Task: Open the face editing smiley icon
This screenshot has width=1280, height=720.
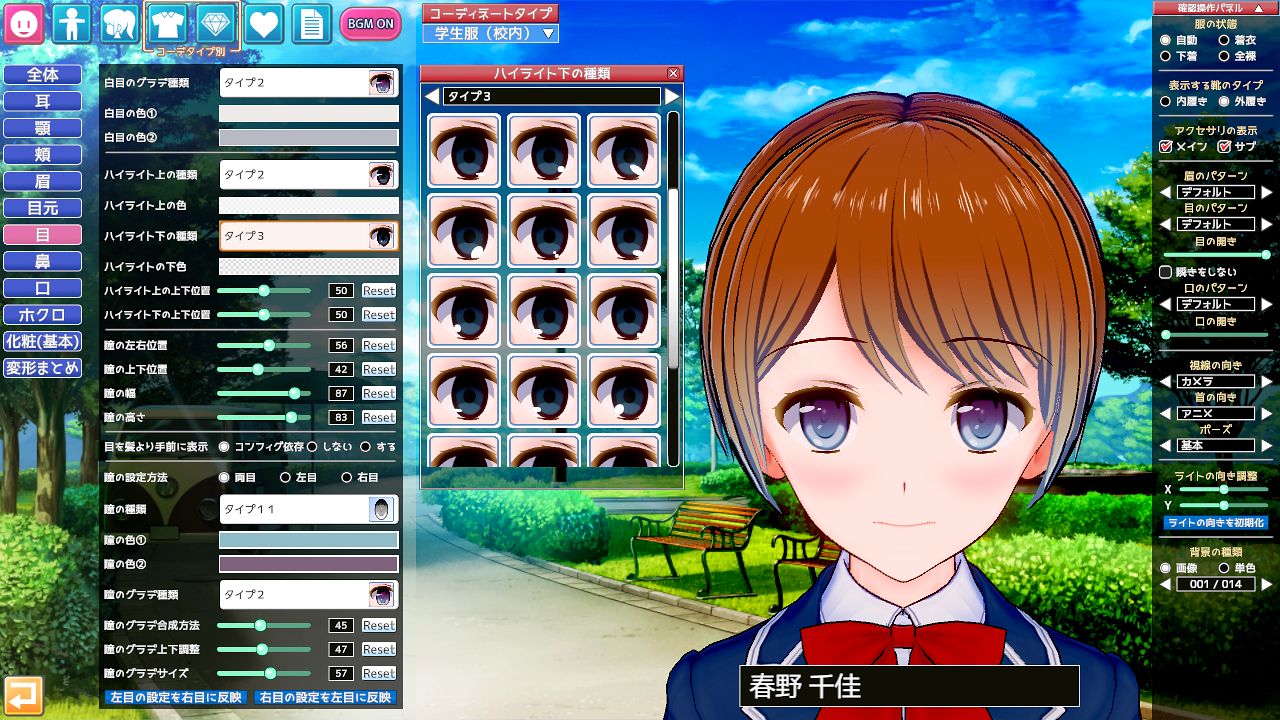Action: pos(22,22)
